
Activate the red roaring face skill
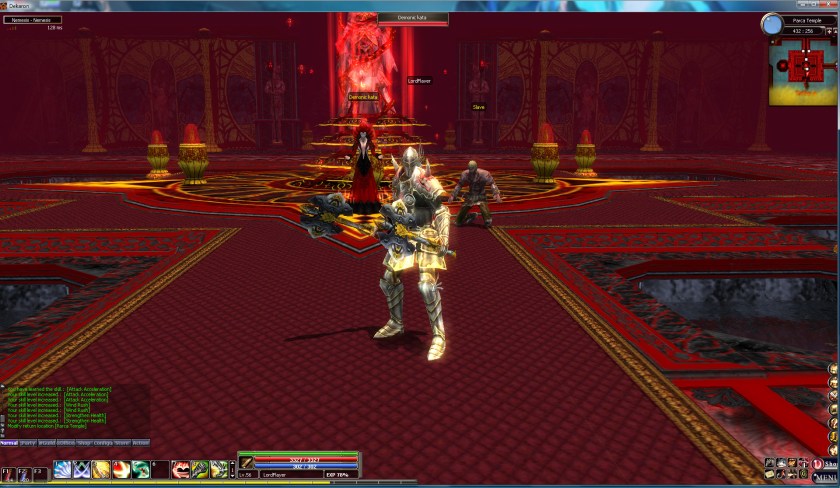pos(181,469)
